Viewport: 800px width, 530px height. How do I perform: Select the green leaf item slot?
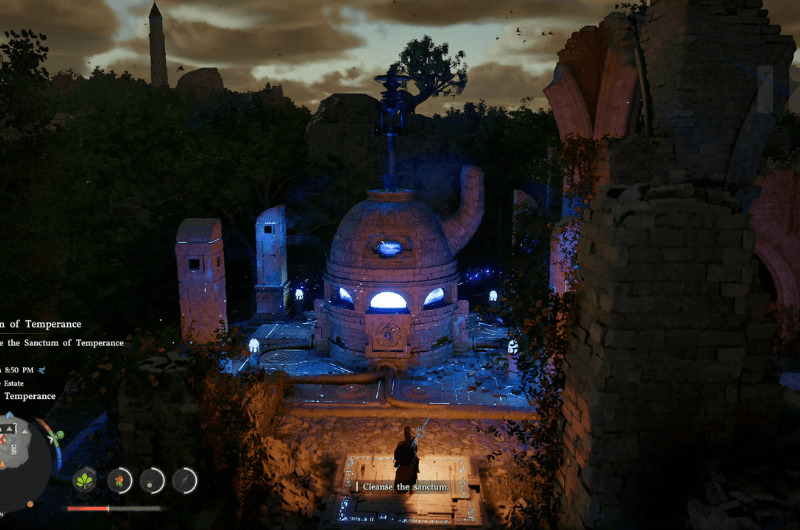(86, 480)
